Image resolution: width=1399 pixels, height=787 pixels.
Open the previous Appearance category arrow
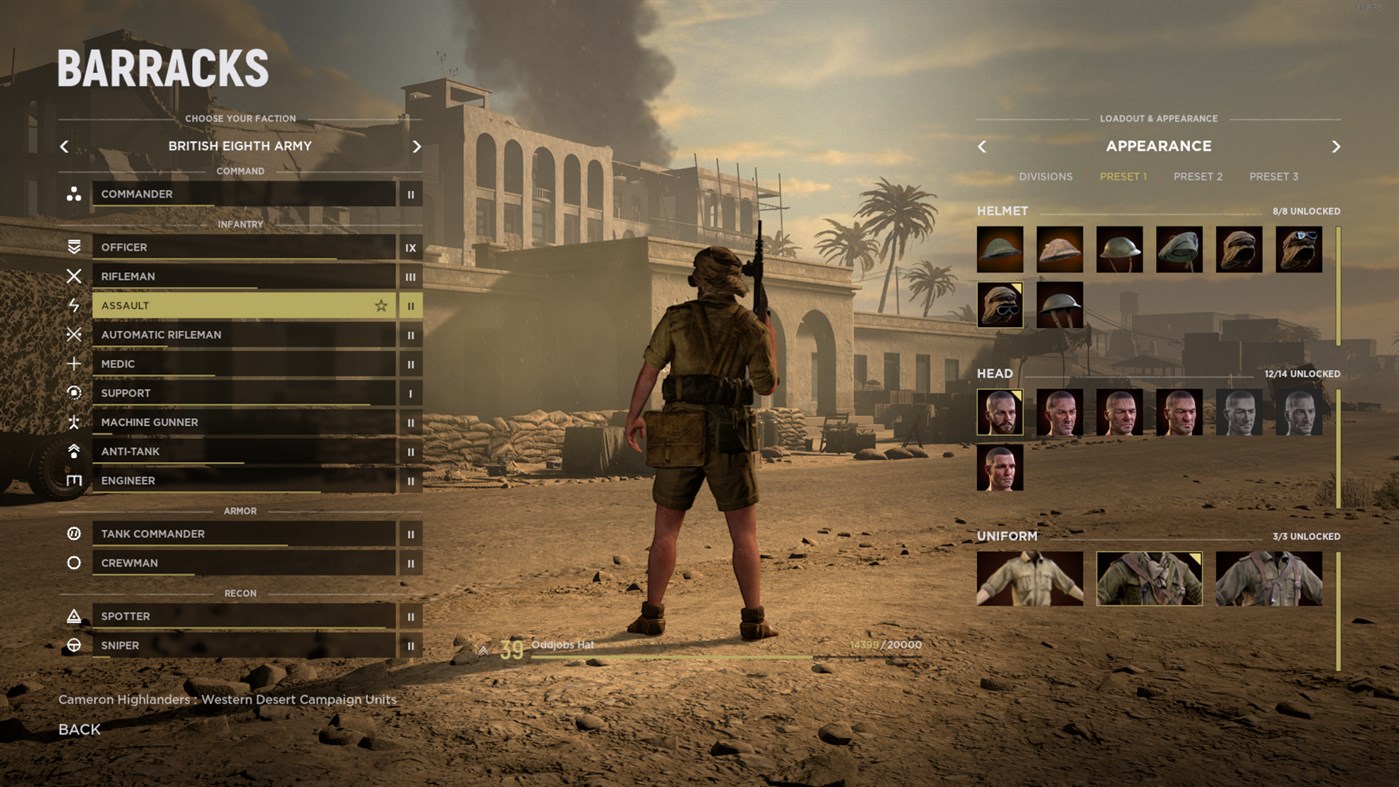point(981,146)
